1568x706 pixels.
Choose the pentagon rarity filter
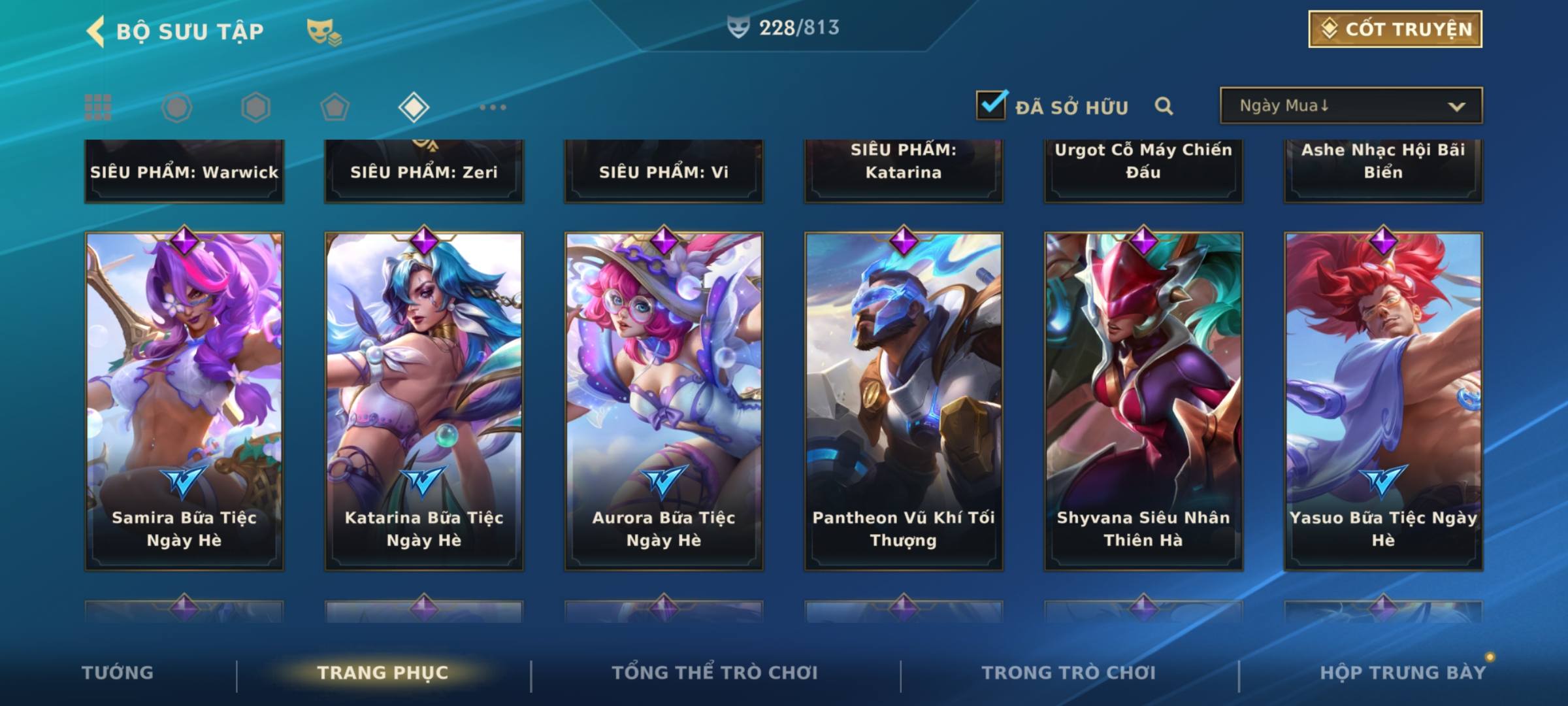(x=335, y=107)
